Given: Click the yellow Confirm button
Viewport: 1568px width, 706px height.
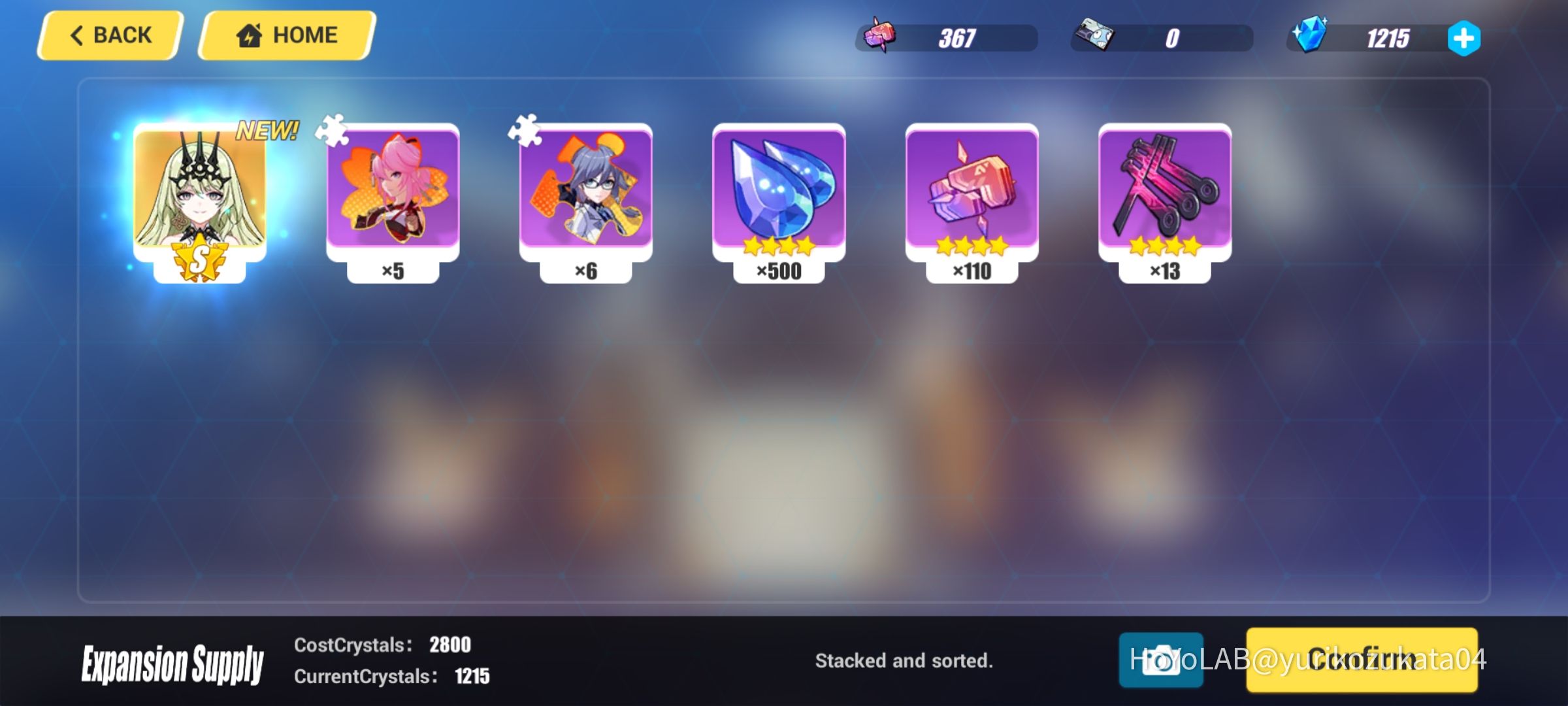Looking at the screenshot, I should [1362, 660].
